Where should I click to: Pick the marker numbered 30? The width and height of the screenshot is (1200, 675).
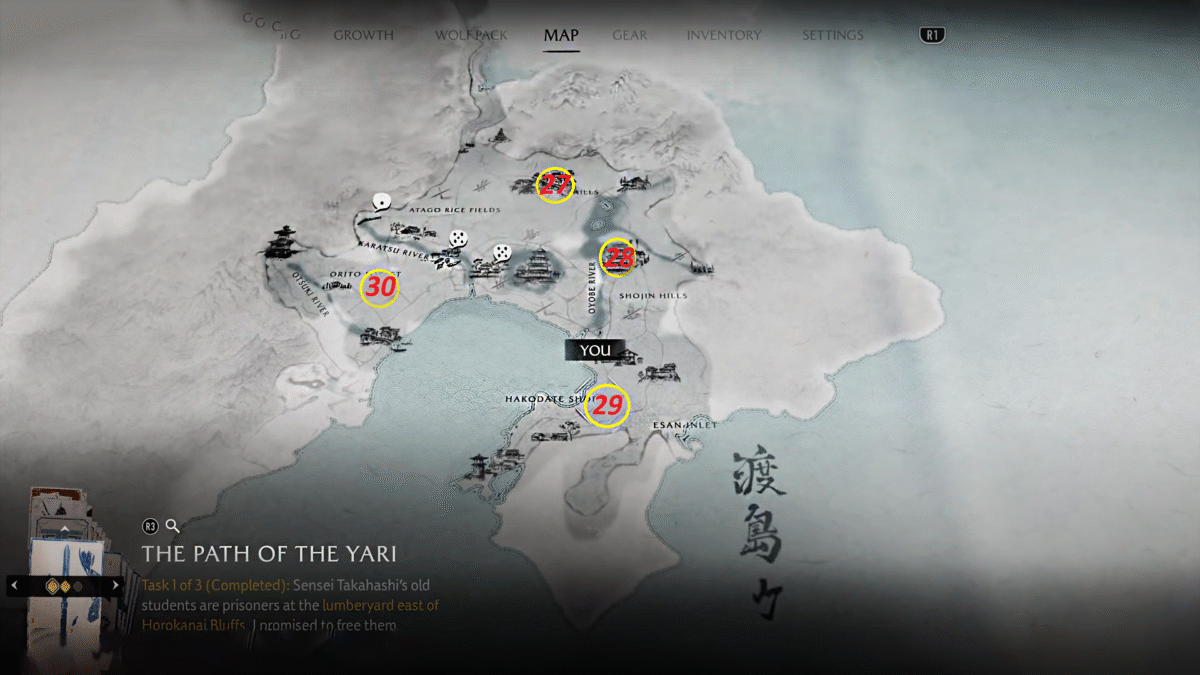click(x=379, y=288)
